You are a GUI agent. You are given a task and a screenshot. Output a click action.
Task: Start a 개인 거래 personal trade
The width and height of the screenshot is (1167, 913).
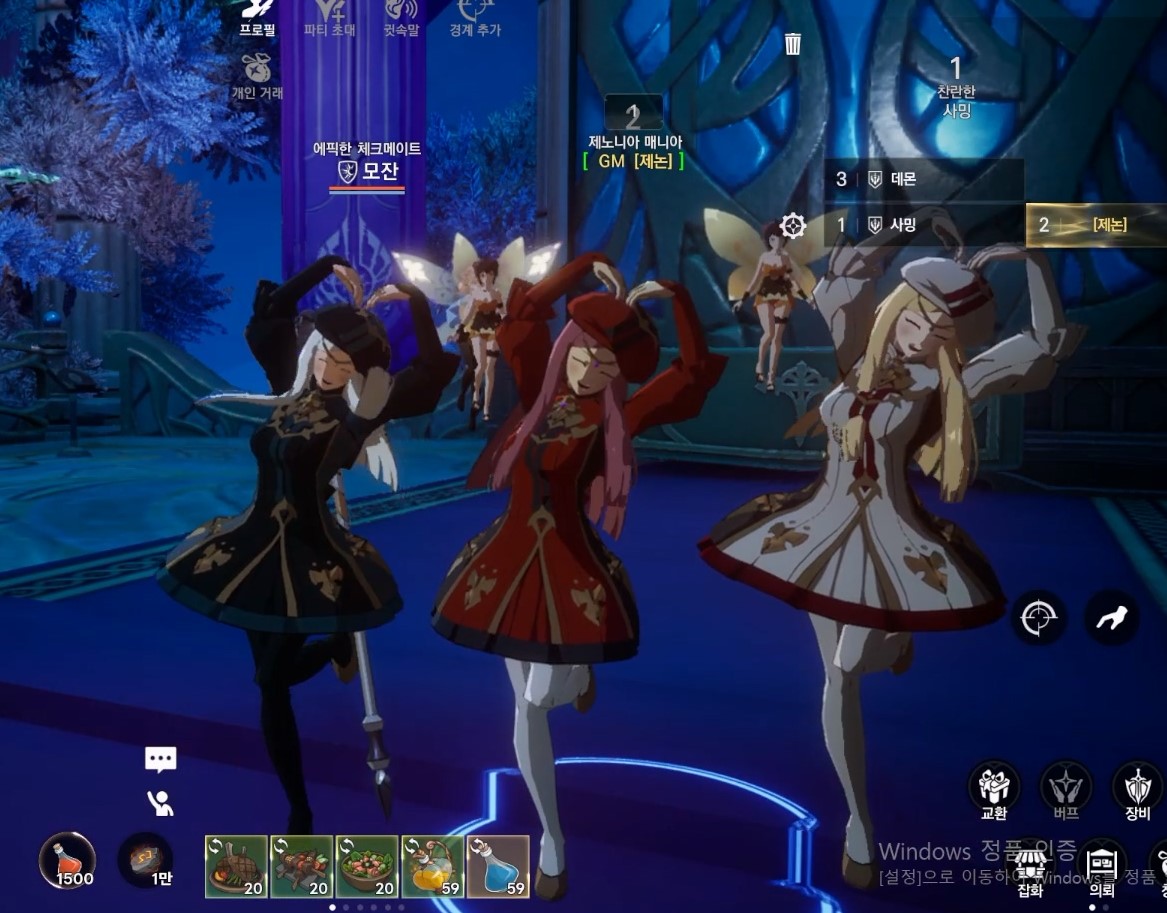pyautogui.click(x=257, y=76)
